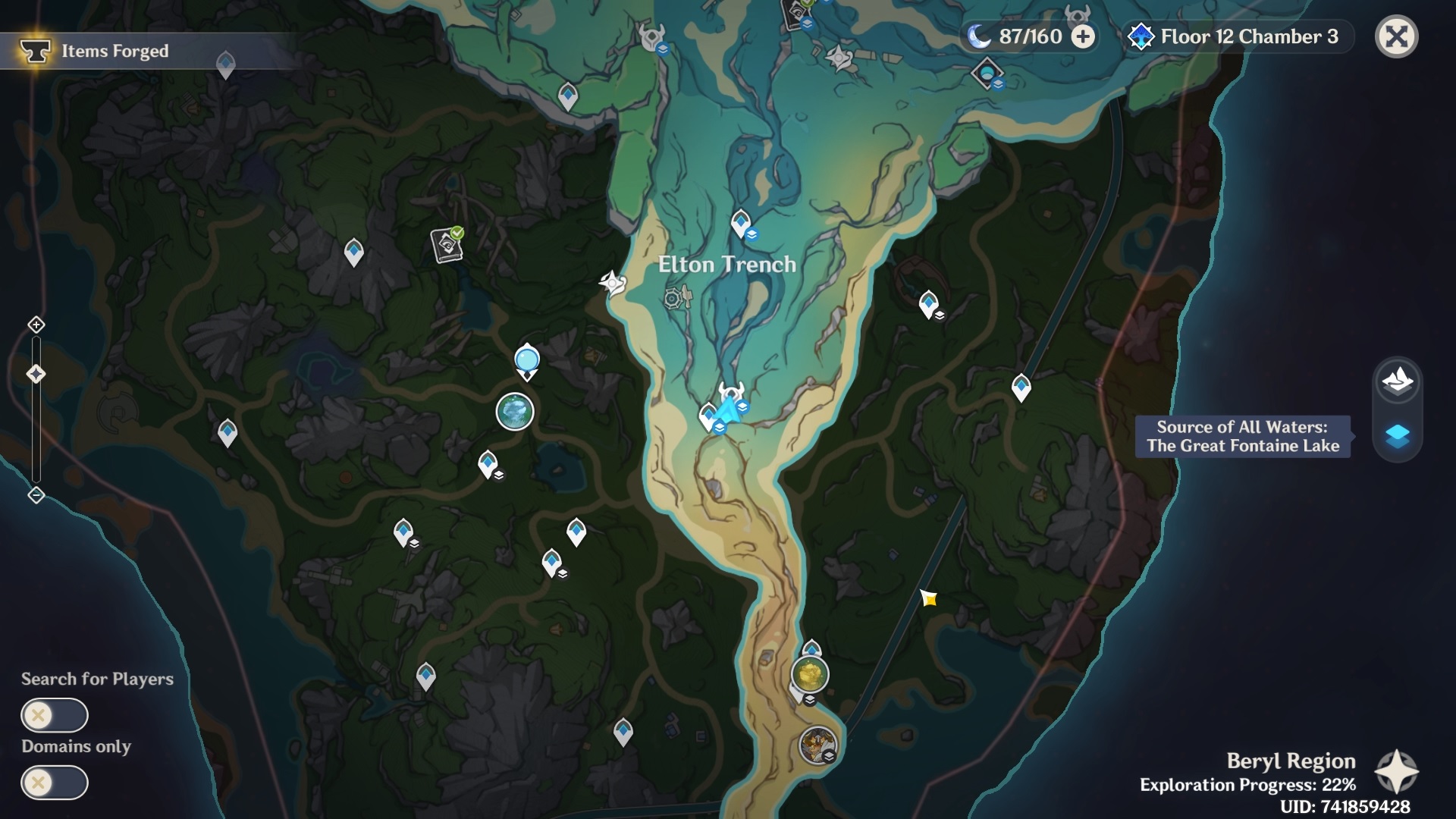
Task: Add Original Resin with the plus button
Action: point(1083,36)
